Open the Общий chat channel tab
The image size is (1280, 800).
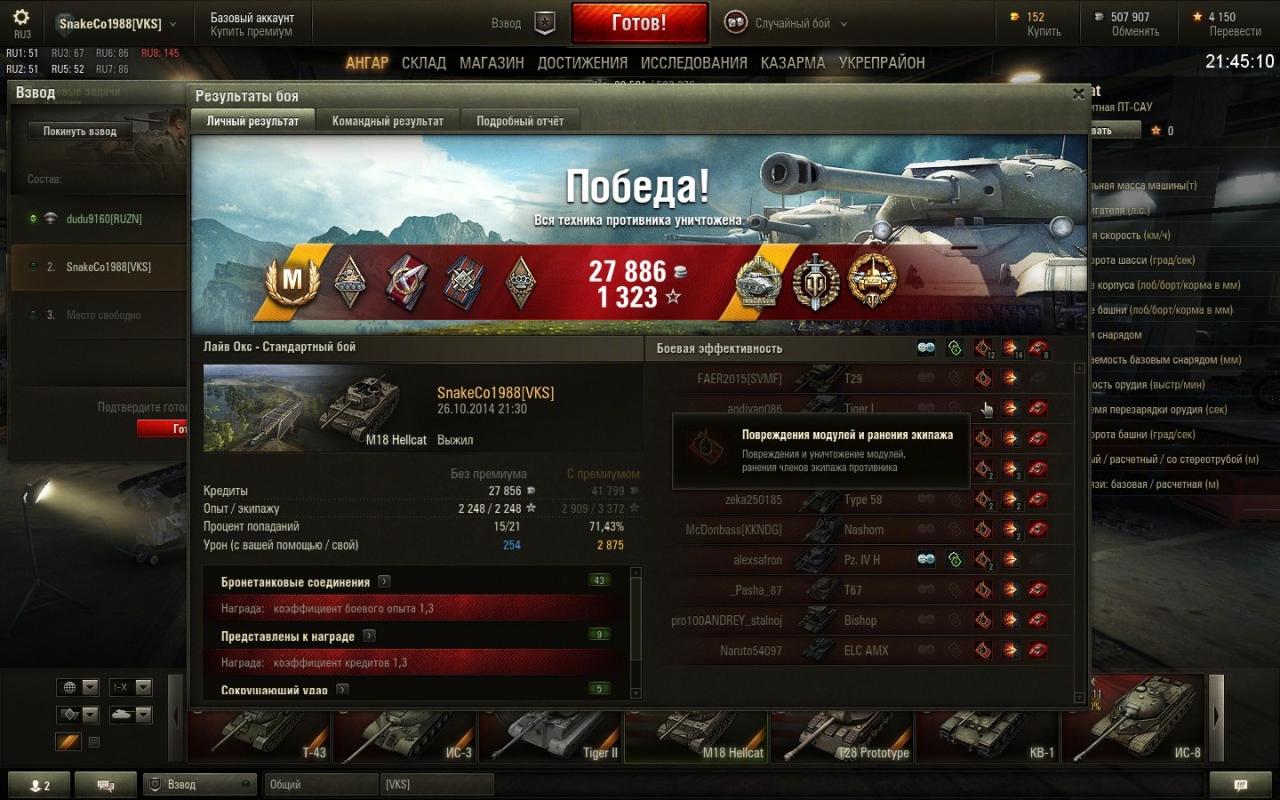pos(320,785)
